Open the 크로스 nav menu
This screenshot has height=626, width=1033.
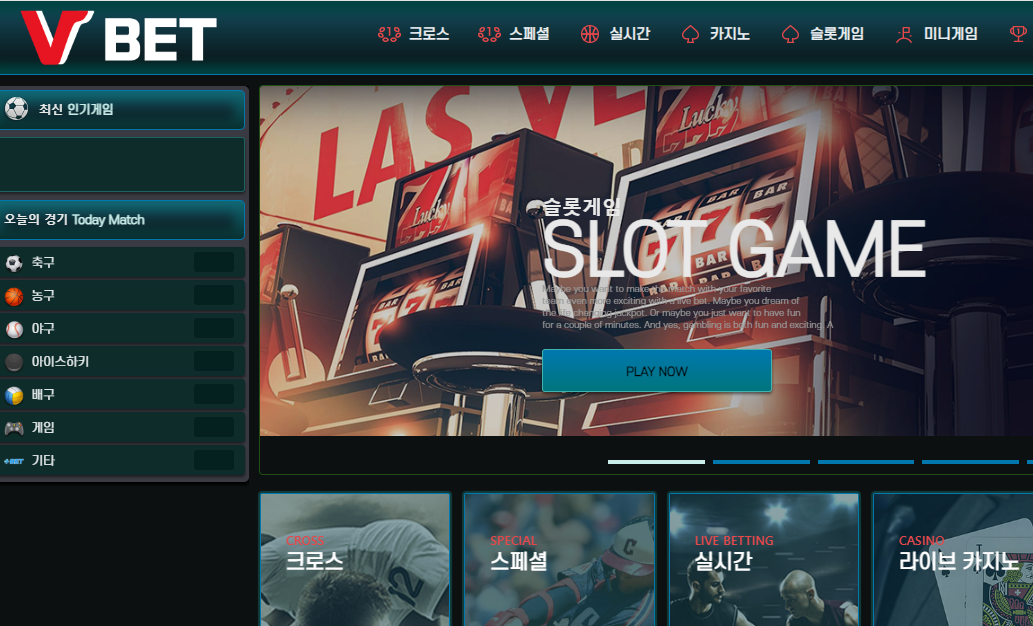[414, 34]
